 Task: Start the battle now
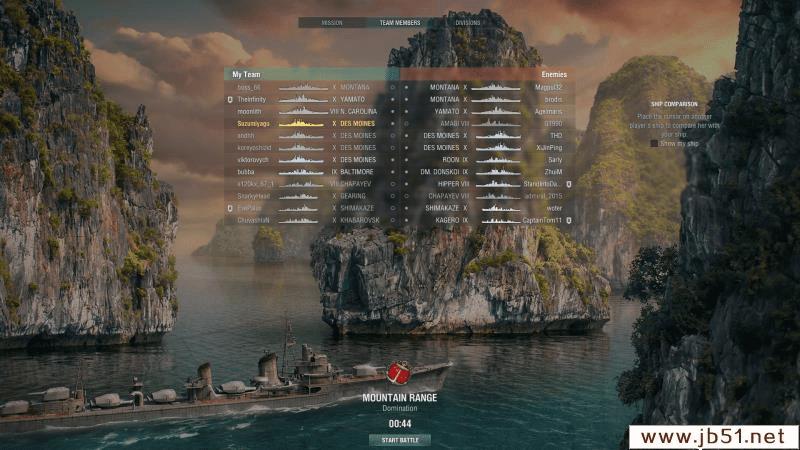coord(400,440)
